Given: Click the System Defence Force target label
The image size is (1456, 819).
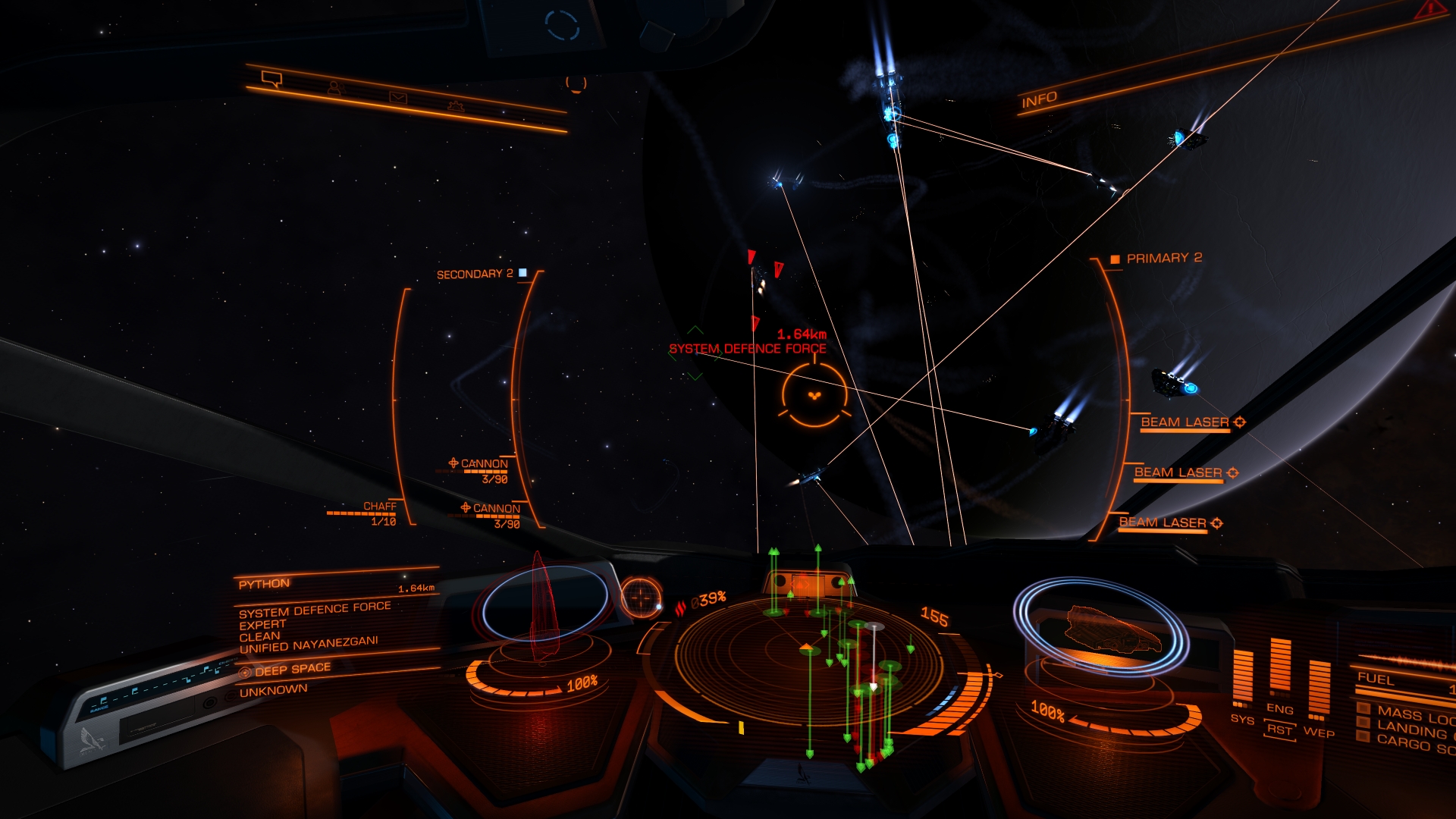Looking at the screenshot, I should 747,349.
